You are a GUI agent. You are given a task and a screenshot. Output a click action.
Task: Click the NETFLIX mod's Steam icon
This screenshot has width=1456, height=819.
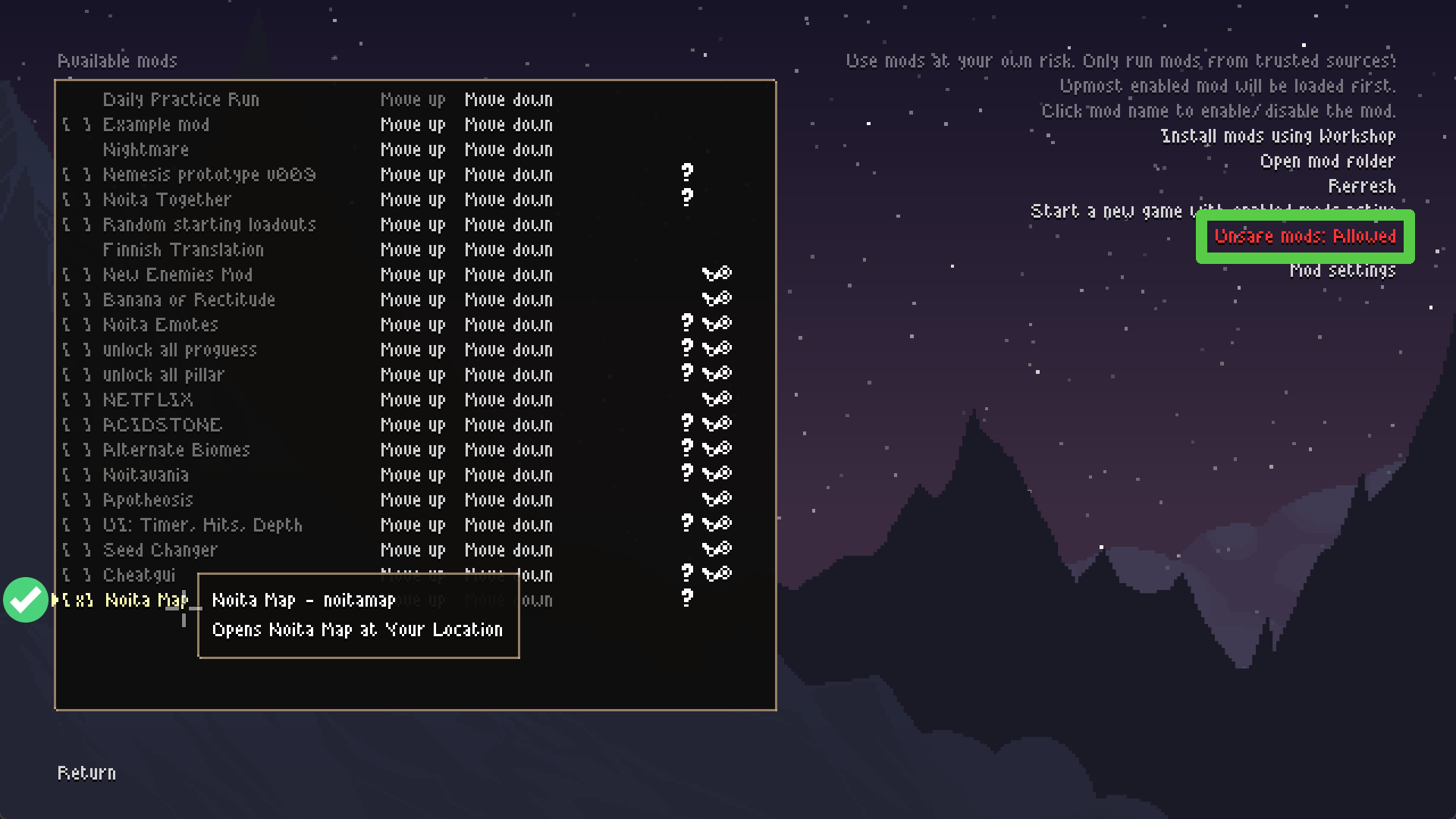coord(717,399)
